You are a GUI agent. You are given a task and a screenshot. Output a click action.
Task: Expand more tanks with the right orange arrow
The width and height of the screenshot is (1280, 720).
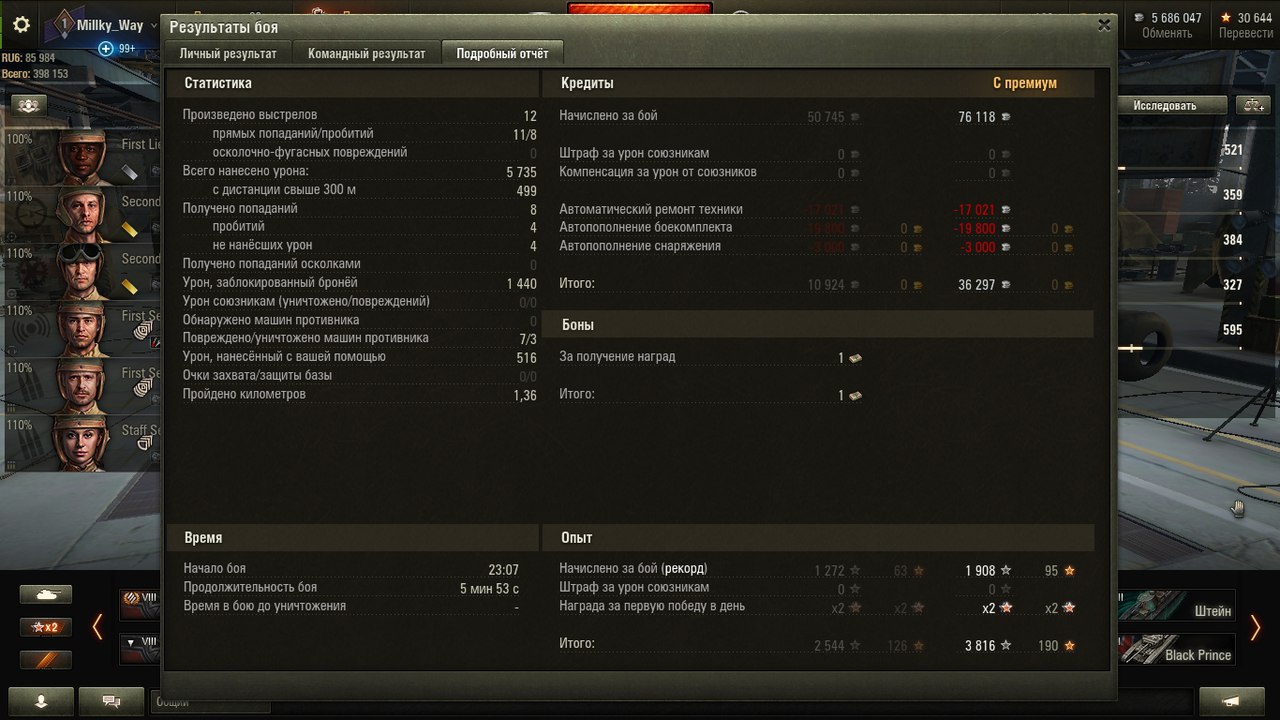[1257, 627]
